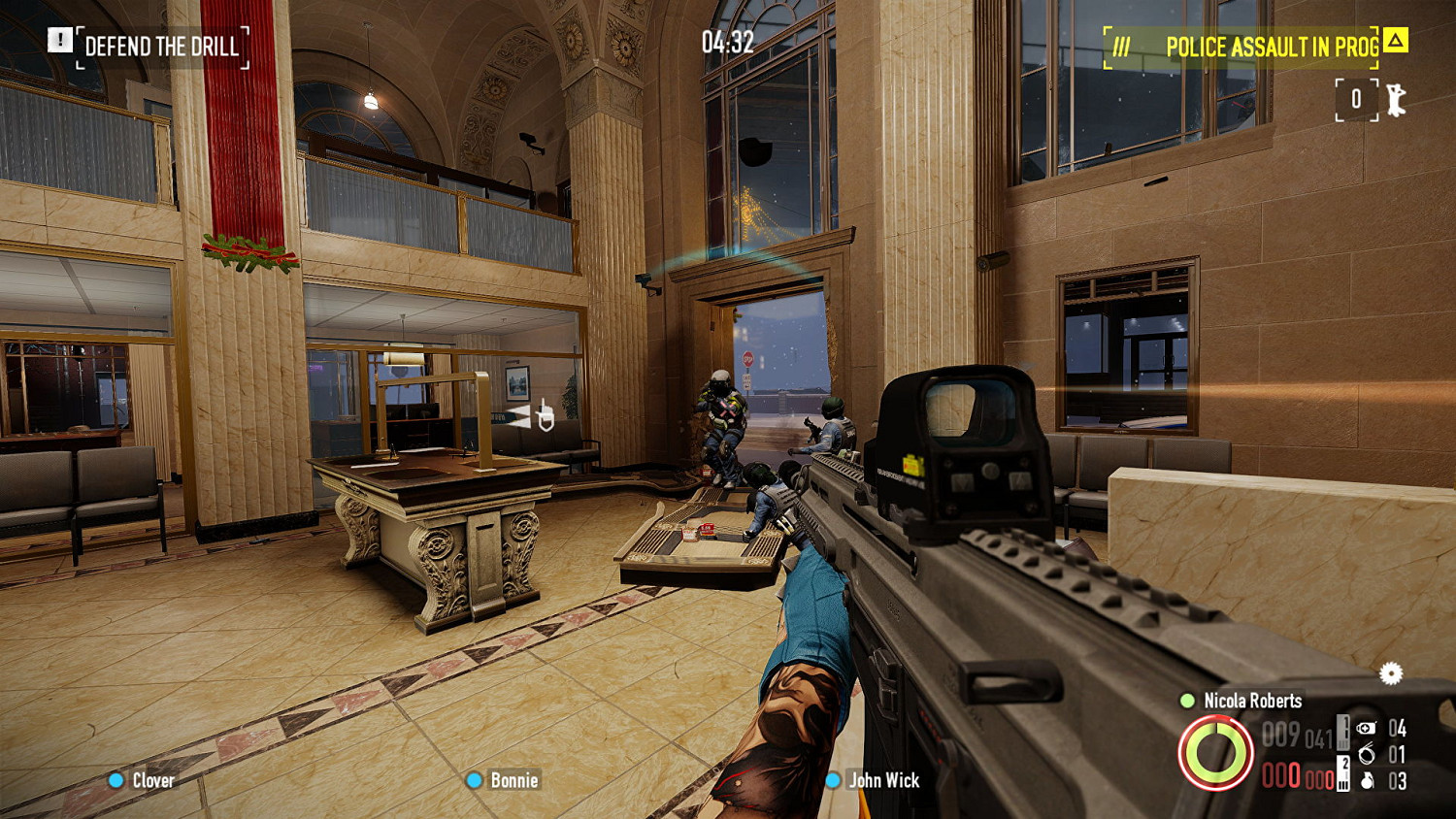The height and width of the screenshot is (819, 1456).
Task: Click the Nicola Roberts player name label
Action: point(1252,700)
